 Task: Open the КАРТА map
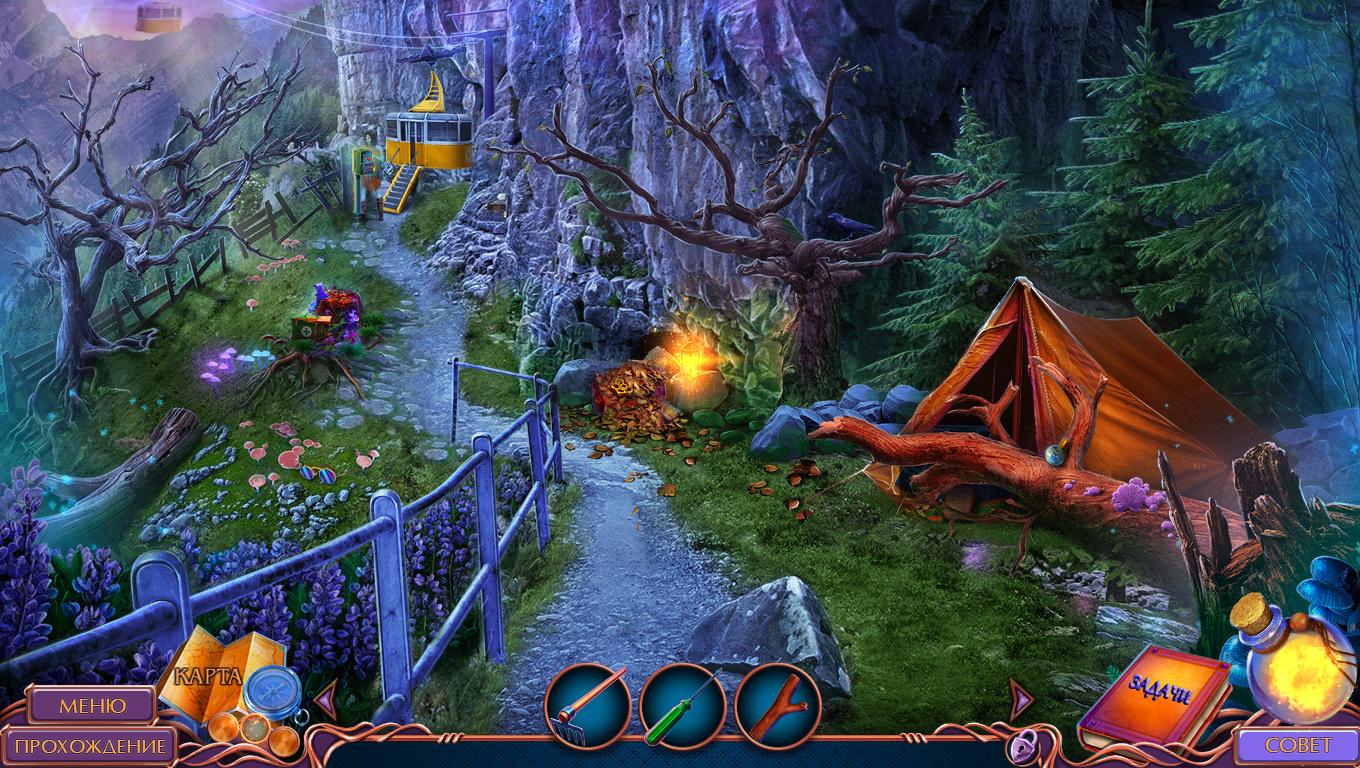[208, 675]
